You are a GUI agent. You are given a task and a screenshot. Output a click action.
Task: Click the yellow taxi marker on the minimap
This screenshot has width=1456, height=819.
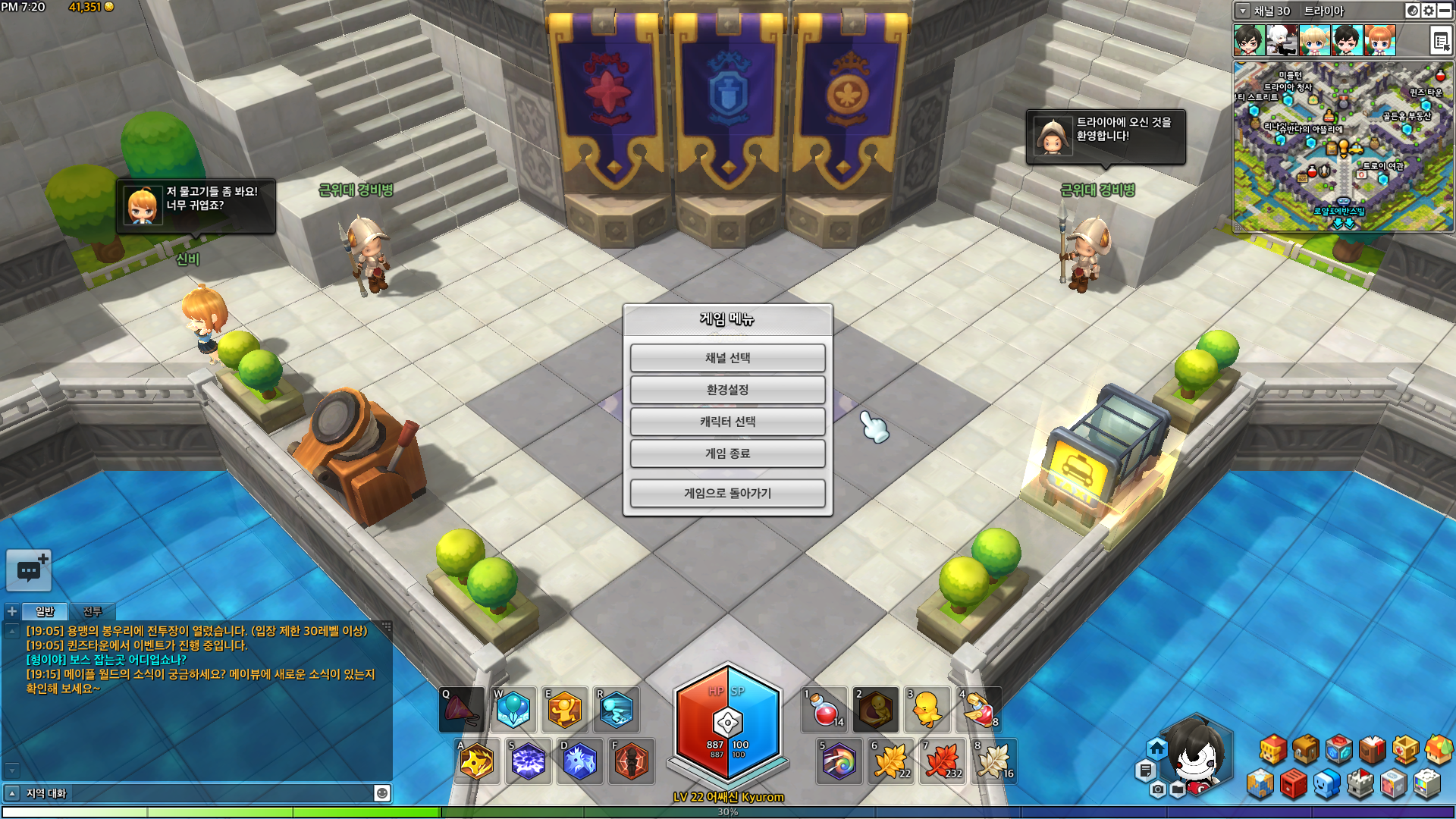[1355, 149]
